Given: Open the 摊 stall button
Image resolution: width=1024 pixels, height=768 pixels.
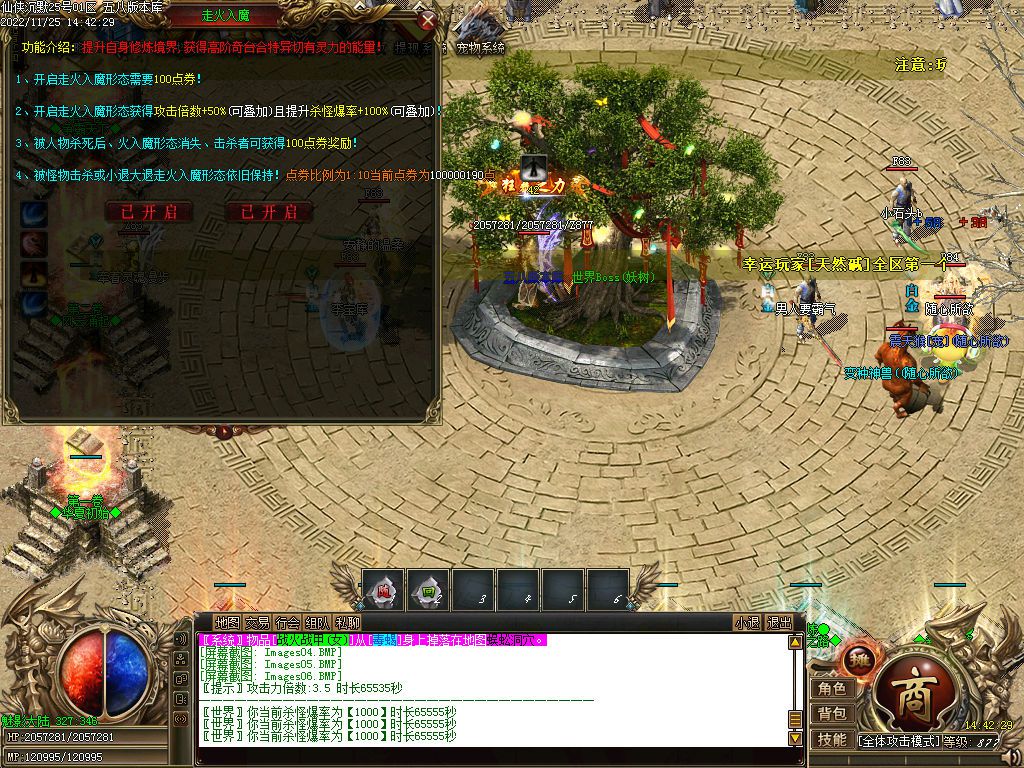Looking at the screenshot, I should click(861, 658).
